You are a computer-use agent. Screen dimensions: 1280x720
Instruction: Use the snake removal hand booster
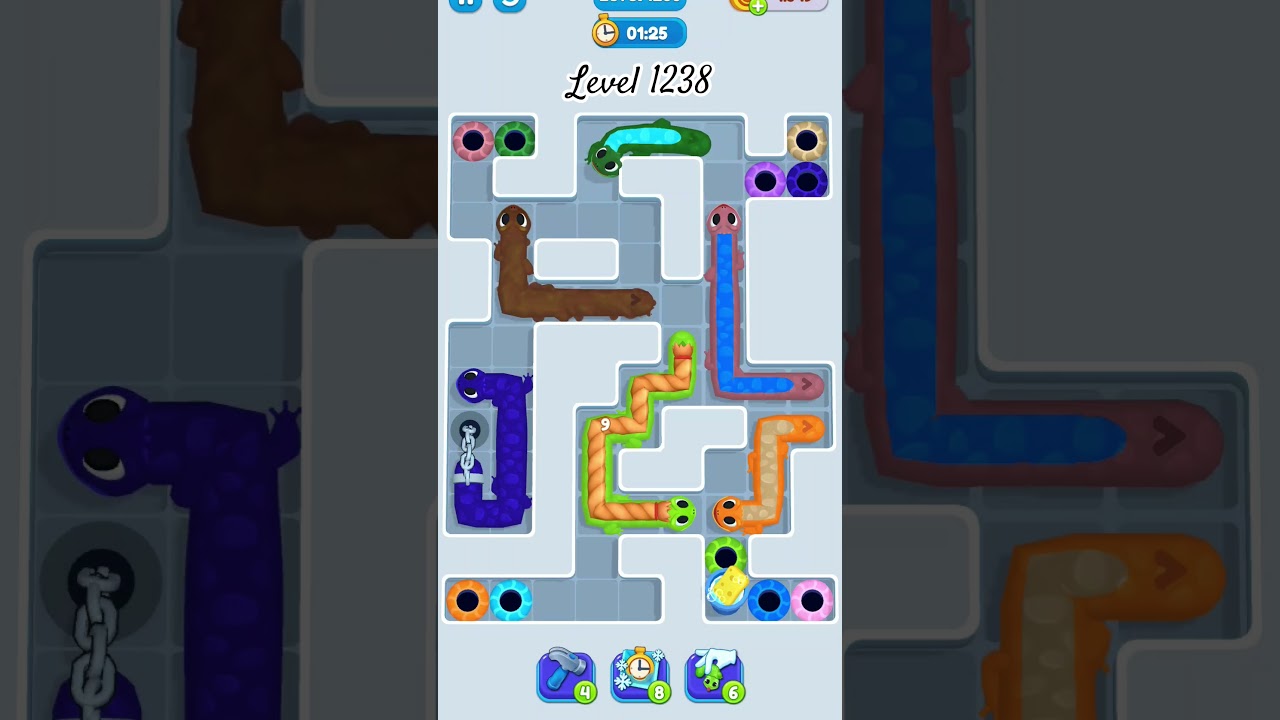tap(714, 675)
